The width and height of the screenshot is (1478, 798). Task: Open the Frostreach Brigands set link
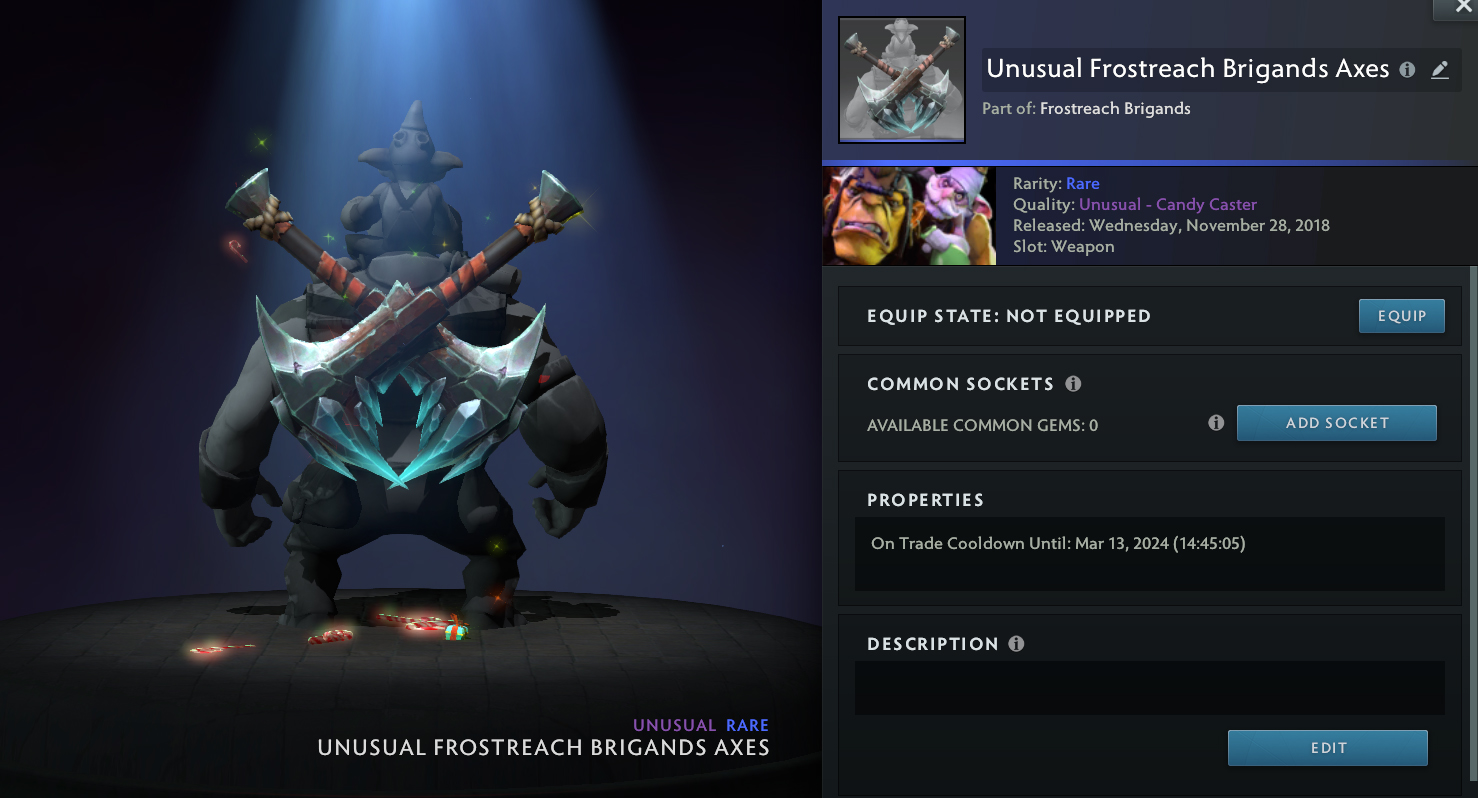1115,109
